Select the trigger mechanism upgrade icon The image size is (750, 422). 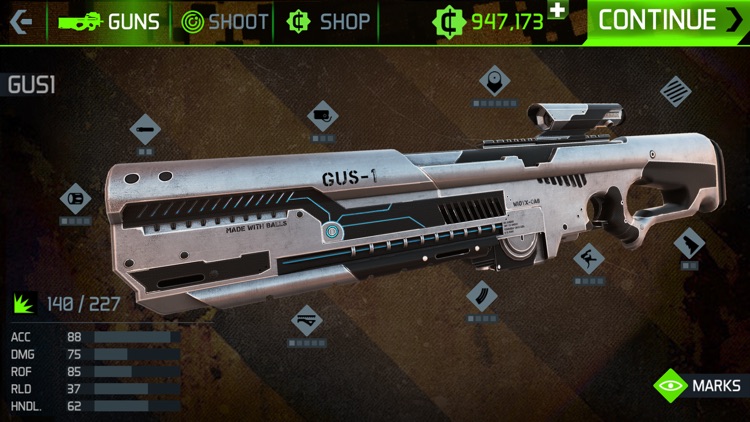coord(588,258)
